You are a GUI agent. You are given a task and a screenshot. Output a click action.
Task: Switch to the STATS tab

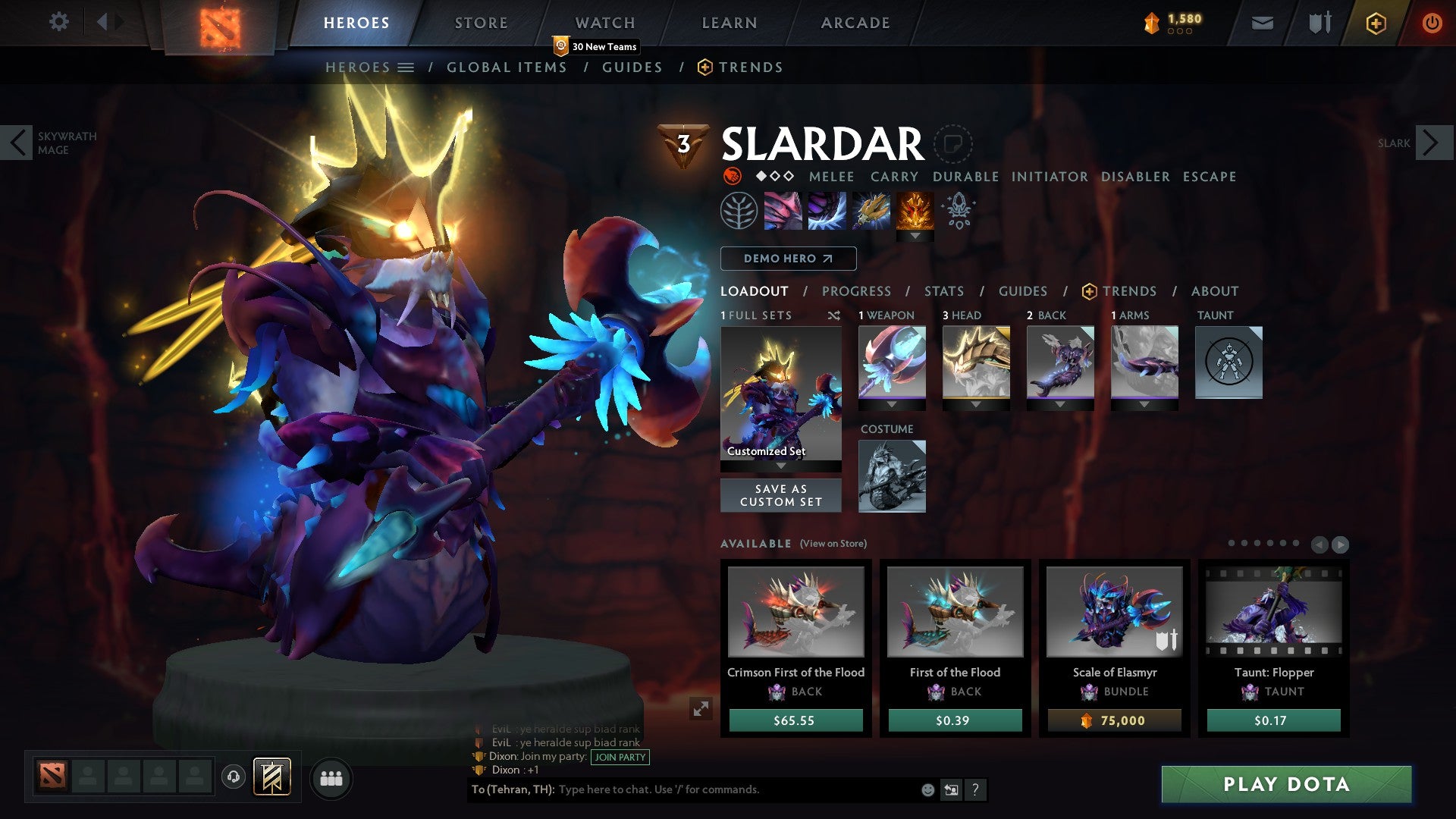pyautogui.click(x=943, y=291)
